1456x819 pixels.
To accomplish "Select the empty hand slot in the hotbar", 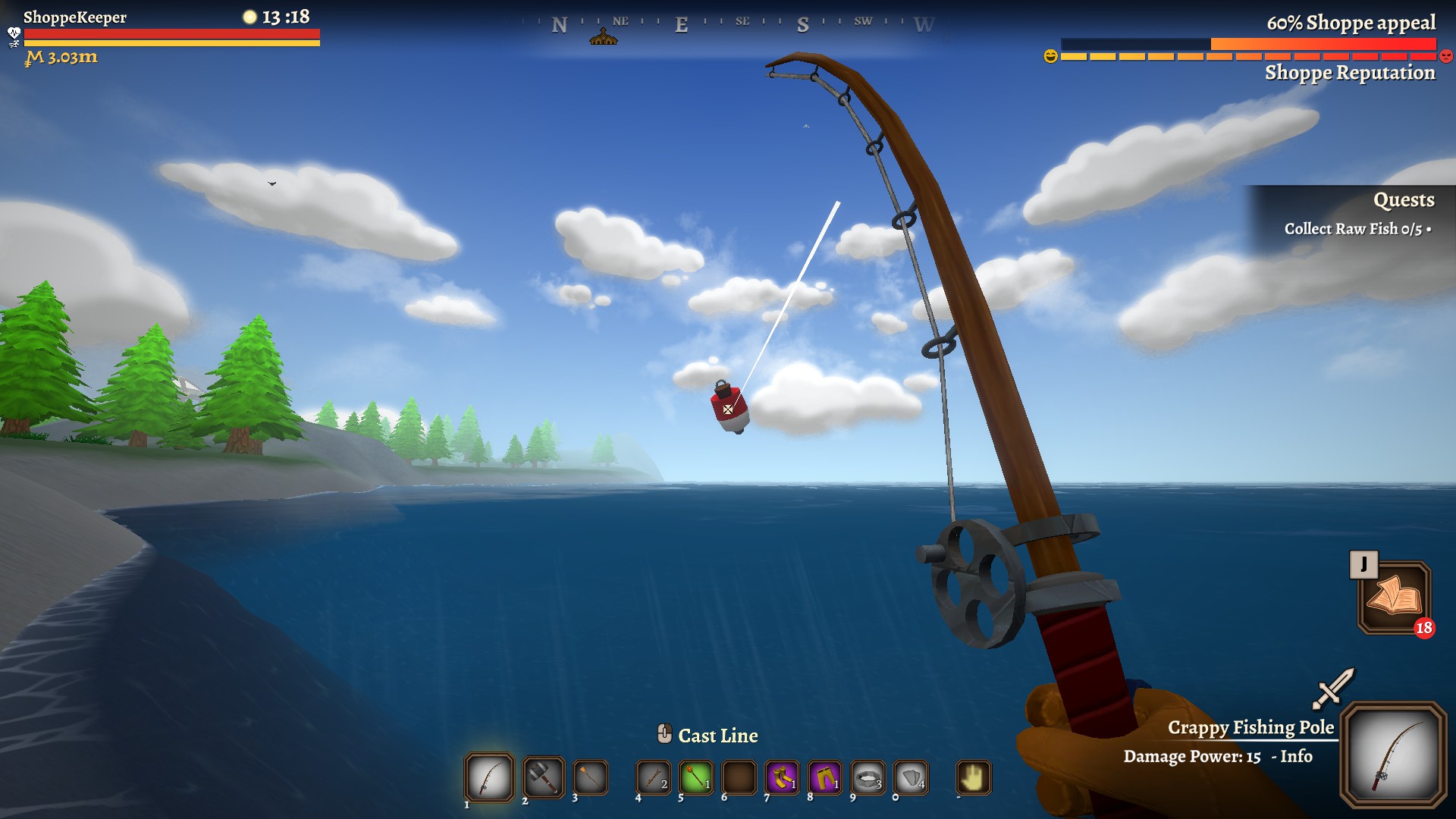I will pos(974,779).
